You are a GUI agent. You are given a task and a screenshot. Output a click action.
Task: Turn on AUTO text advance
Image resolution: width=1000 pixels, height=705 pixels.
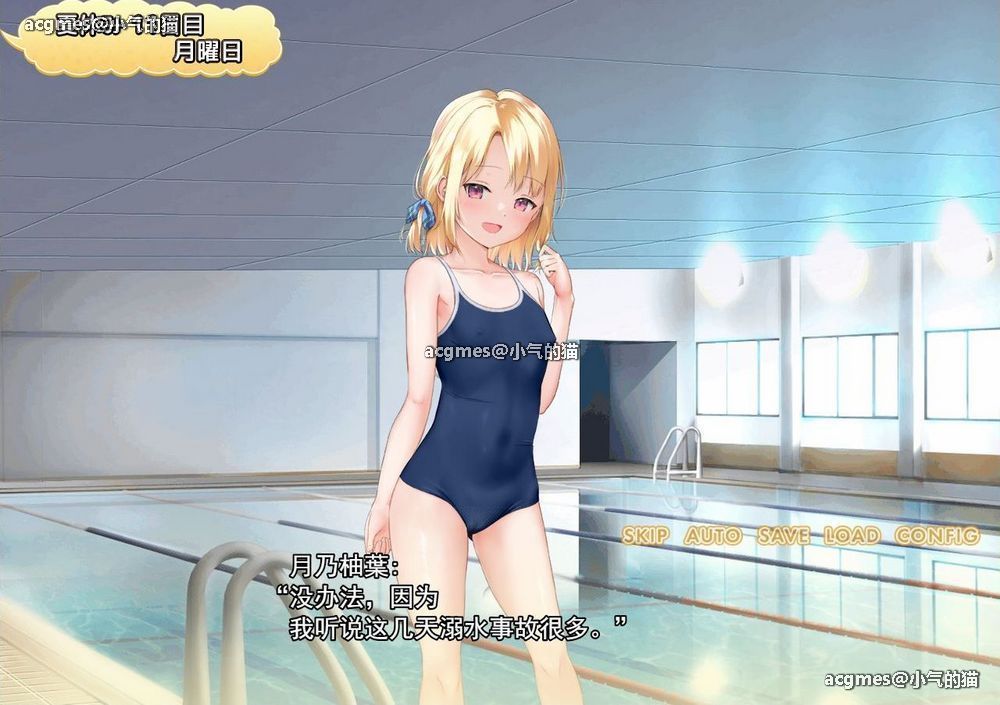713,536
